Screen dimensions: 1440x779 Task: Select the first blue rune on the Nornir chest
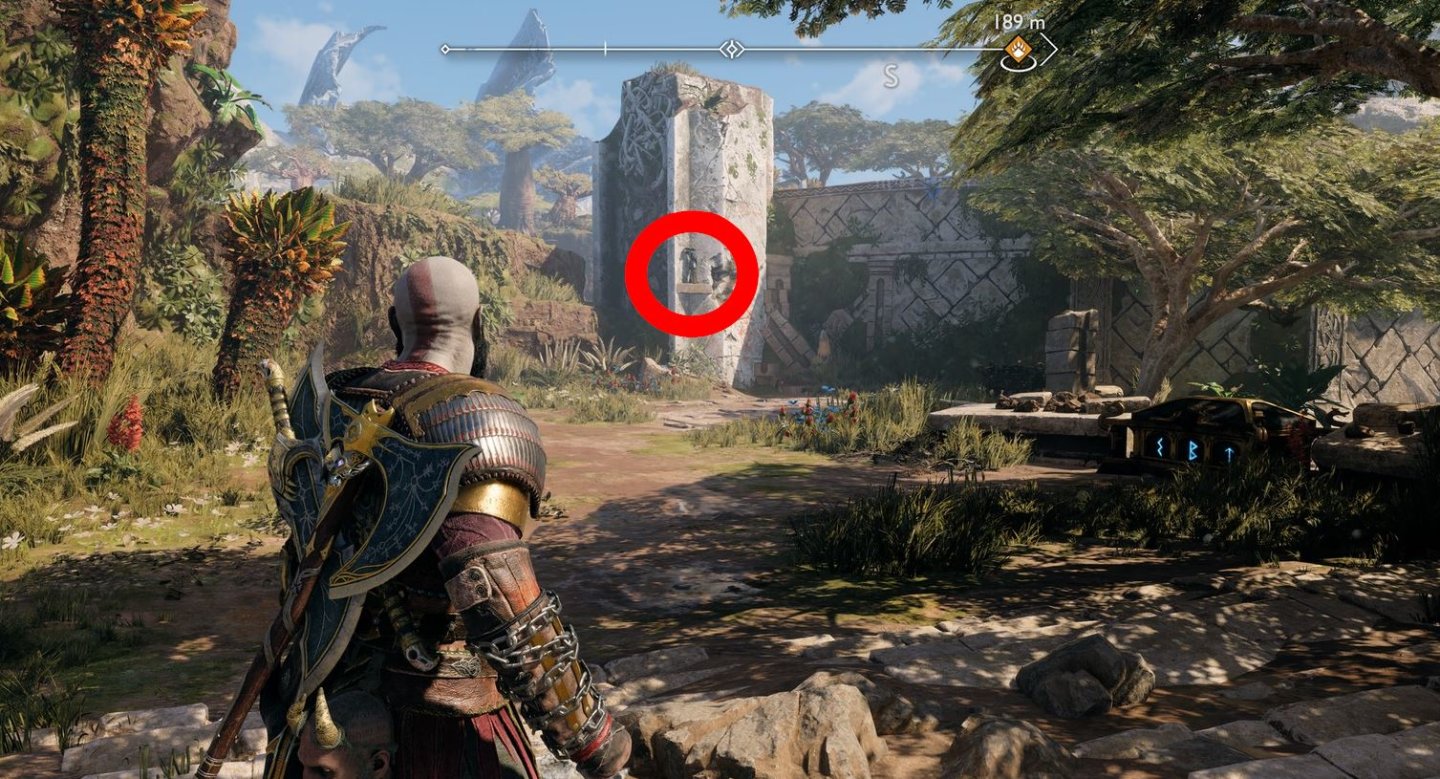(x=1159, y=447)
